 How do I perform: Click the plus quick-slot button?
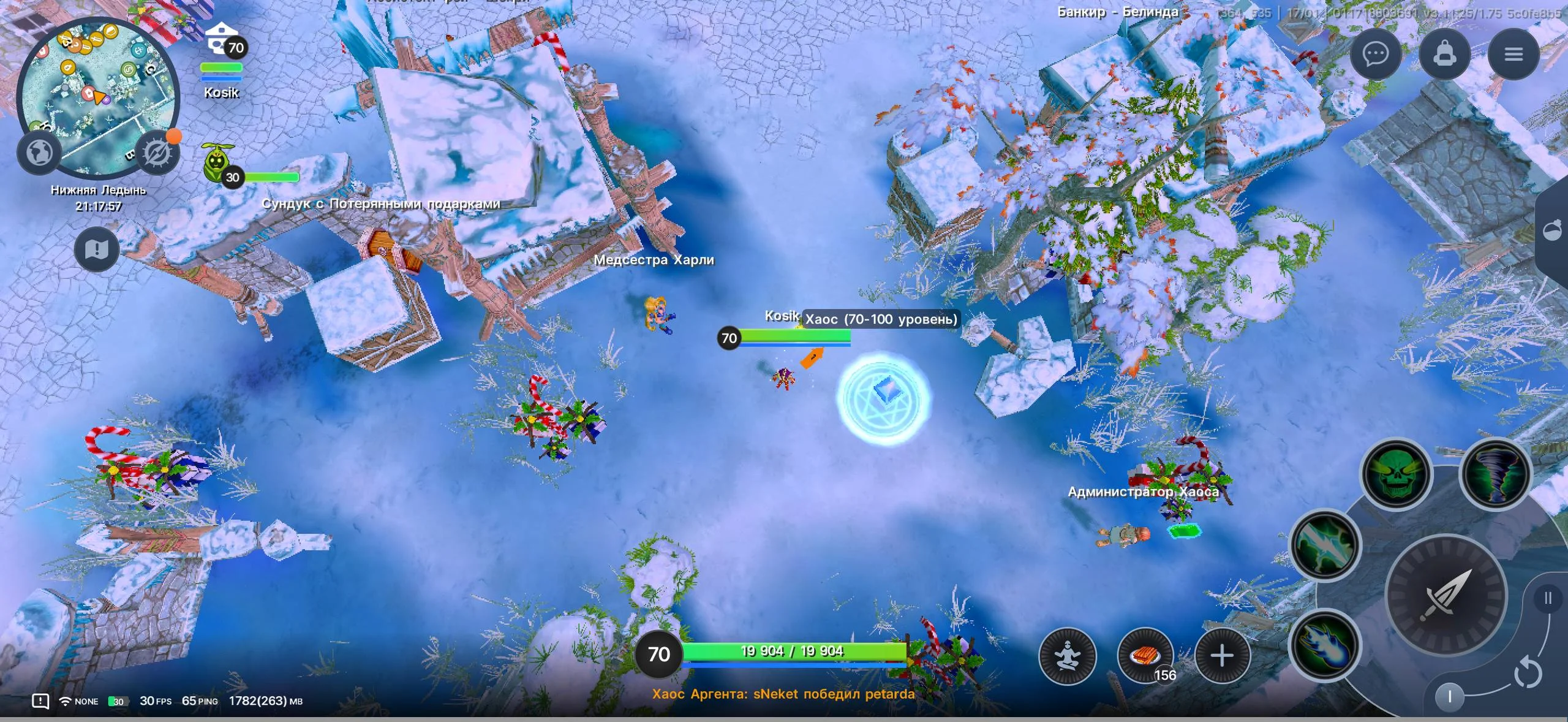[x=1222, y=656]
